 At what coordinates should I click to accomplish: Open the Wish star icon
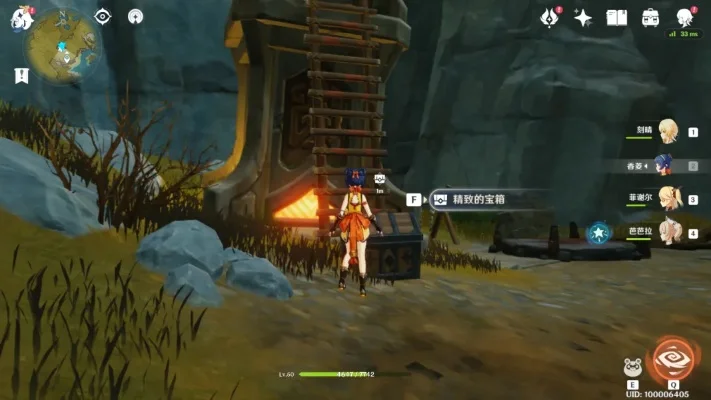click(x=582, y=17)
